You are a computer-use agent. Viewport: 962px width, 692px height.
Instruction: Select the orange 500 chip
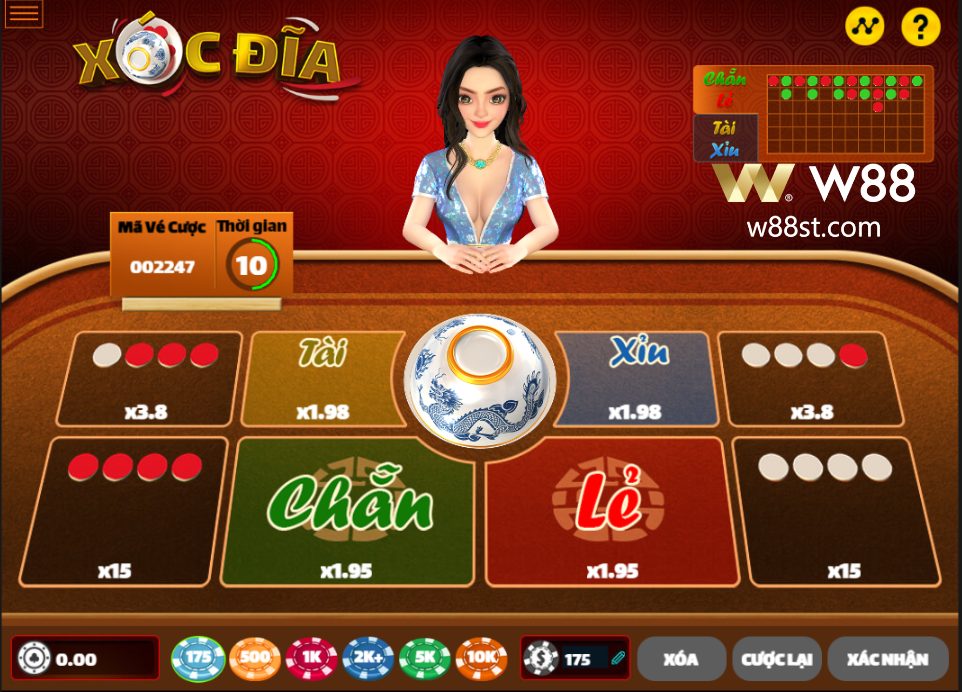255,659
